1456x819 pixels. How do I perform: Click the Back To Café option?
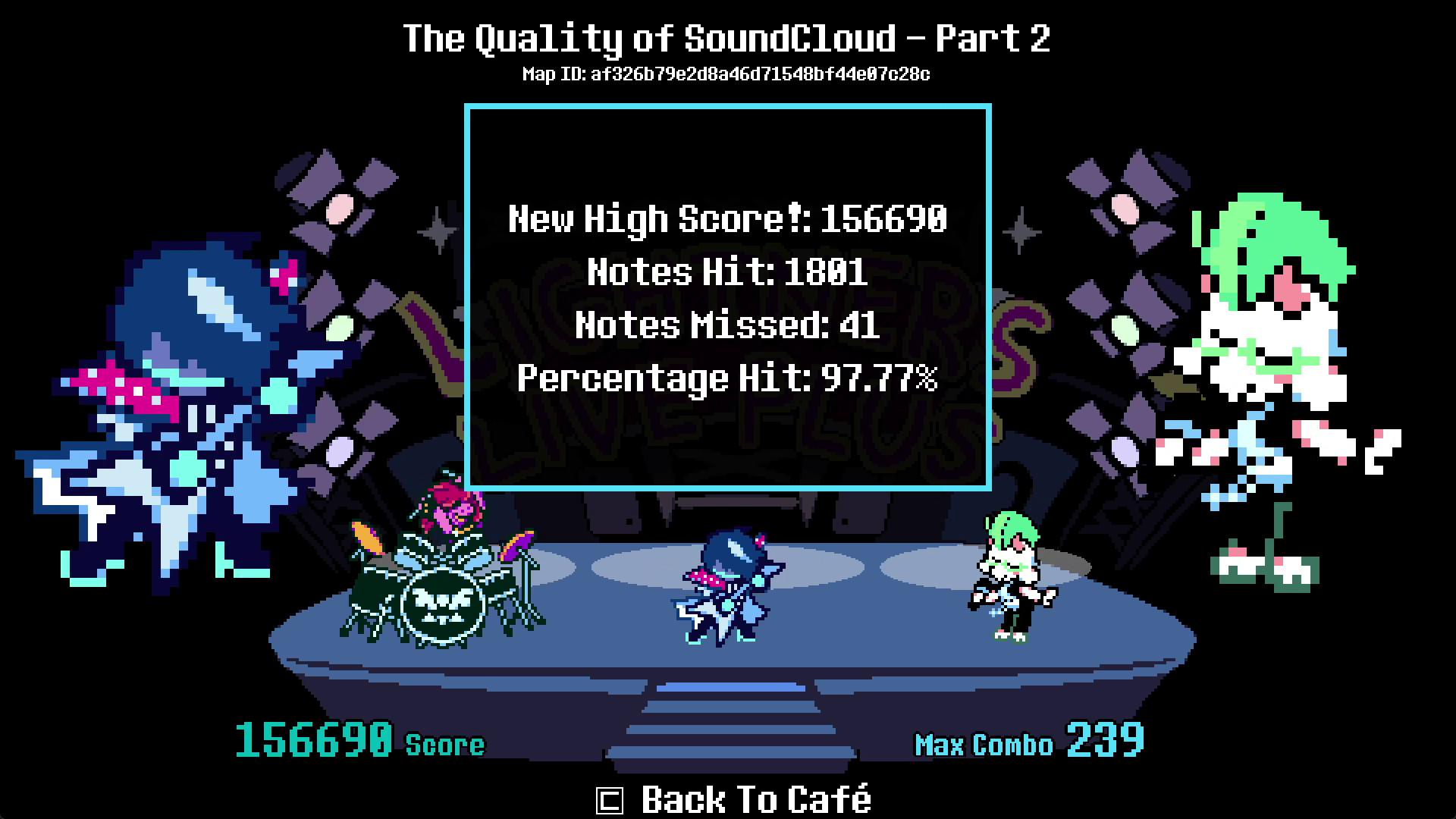click(x=755, y=799)
